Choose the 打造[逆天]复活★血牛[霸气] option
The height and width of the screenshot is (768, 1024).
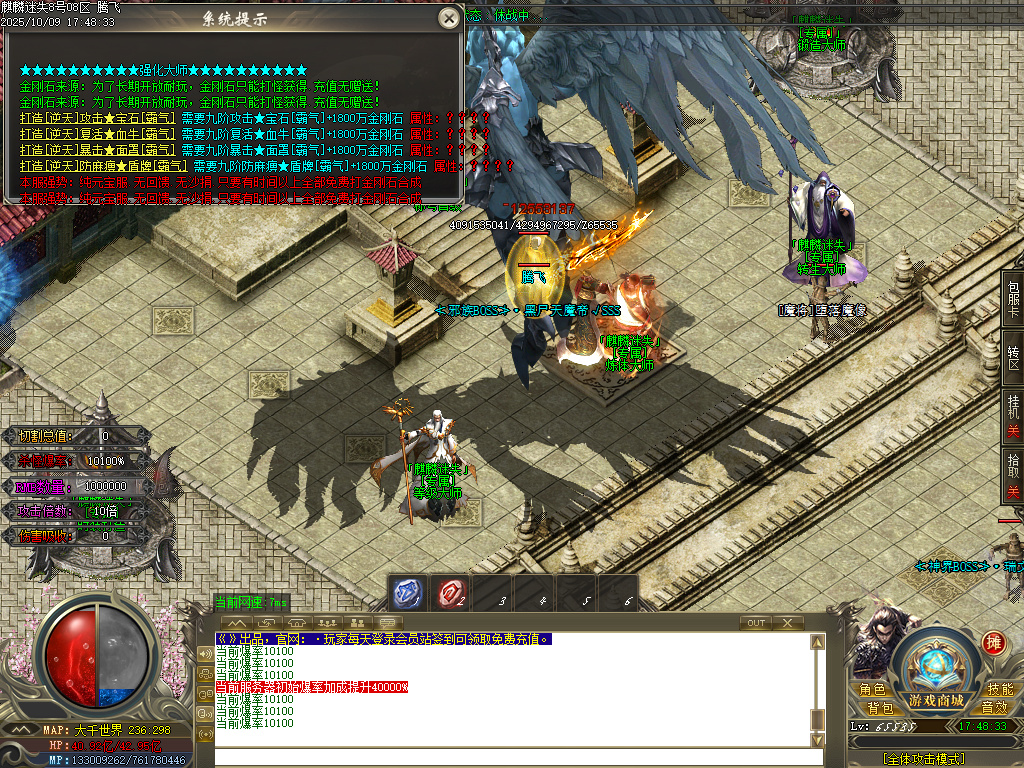click(x=98, y=134)
